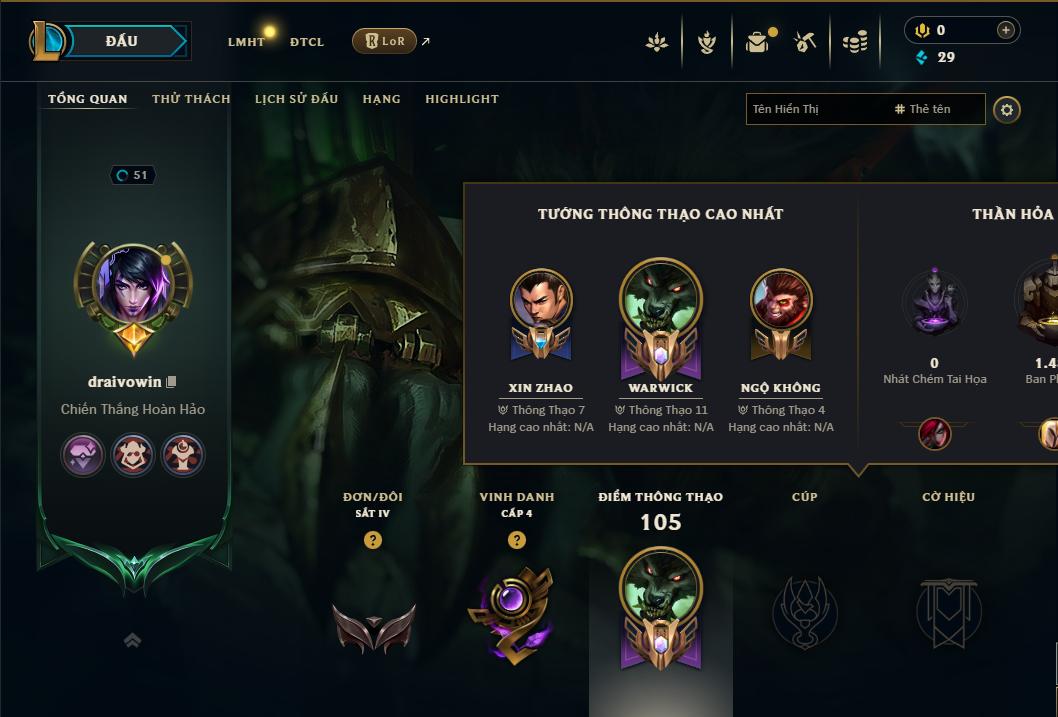Screen dimensions: 1058x717
Task: Open the store coins icon
Action: tap(855, 42)
